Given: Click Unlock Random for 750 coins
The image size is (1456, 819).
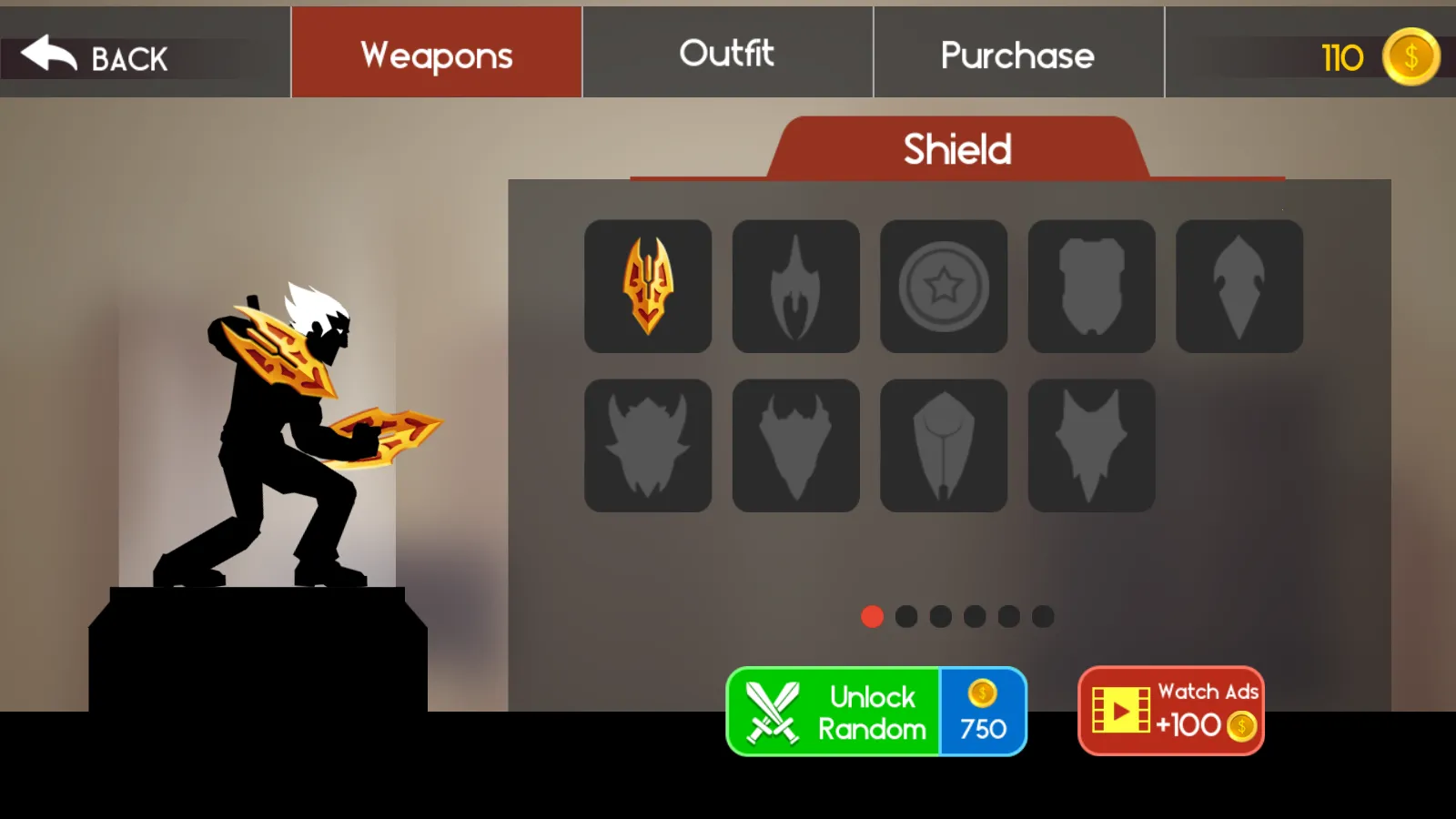Looking at the screenshot, I should (x=876, y=712).
